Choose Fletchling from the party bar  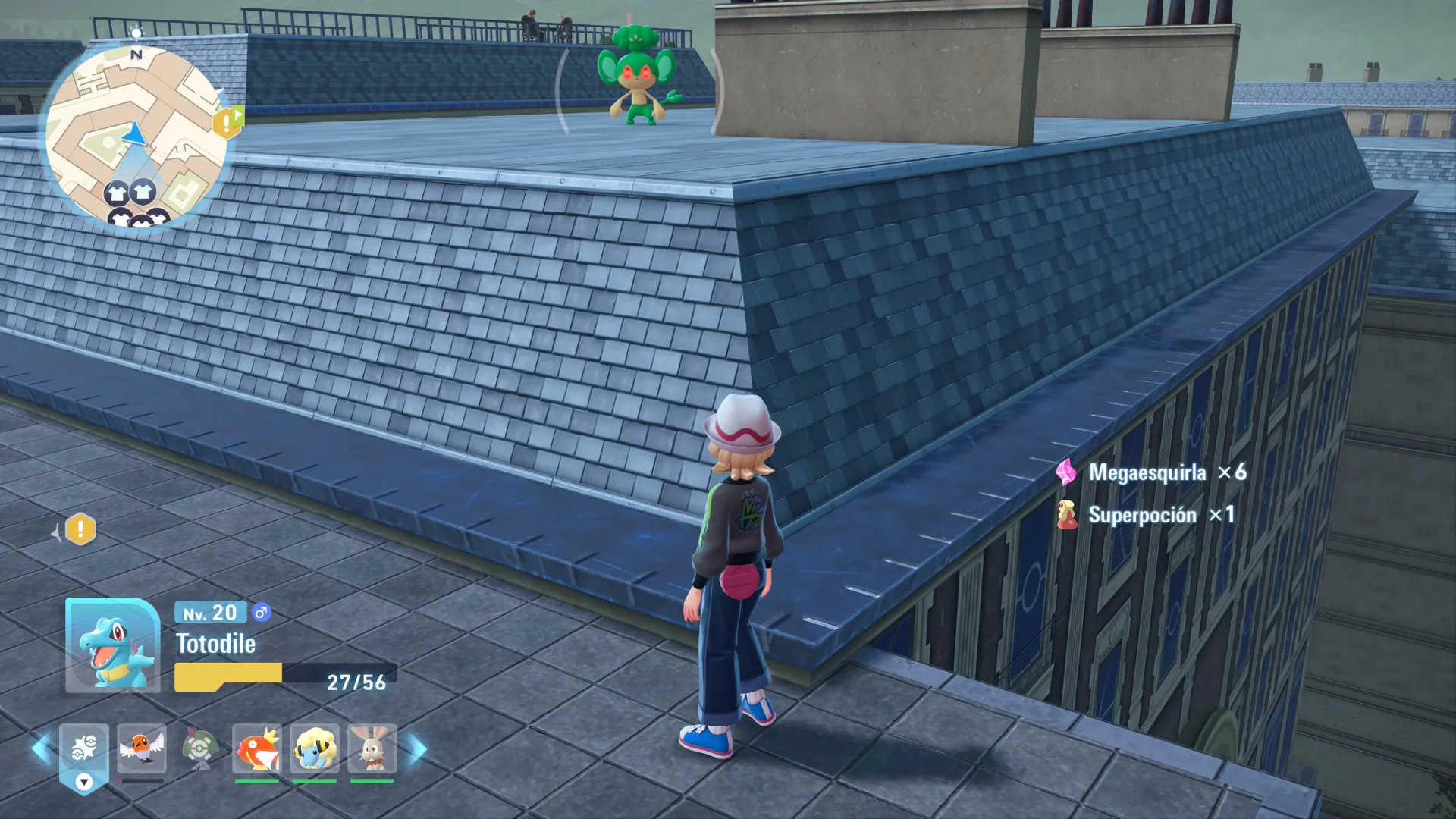[142, 749]
